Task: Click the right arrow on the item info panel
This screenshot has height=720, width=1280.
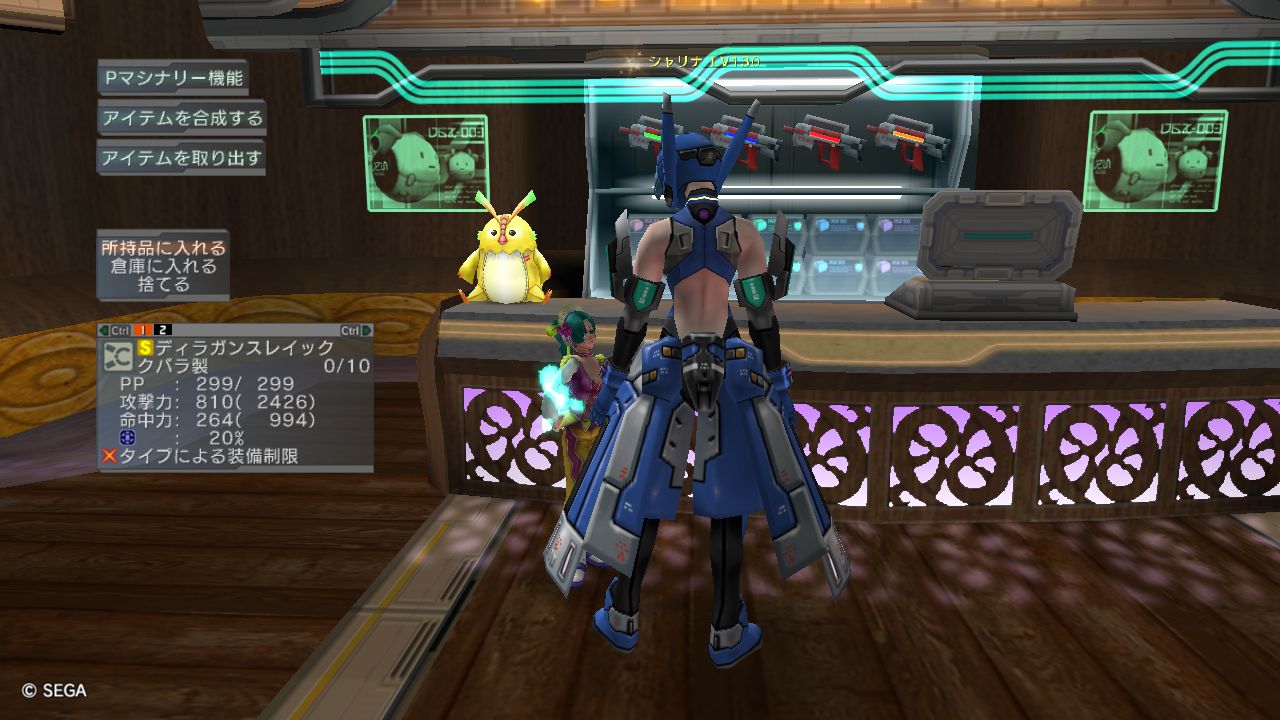Action: 367,330
